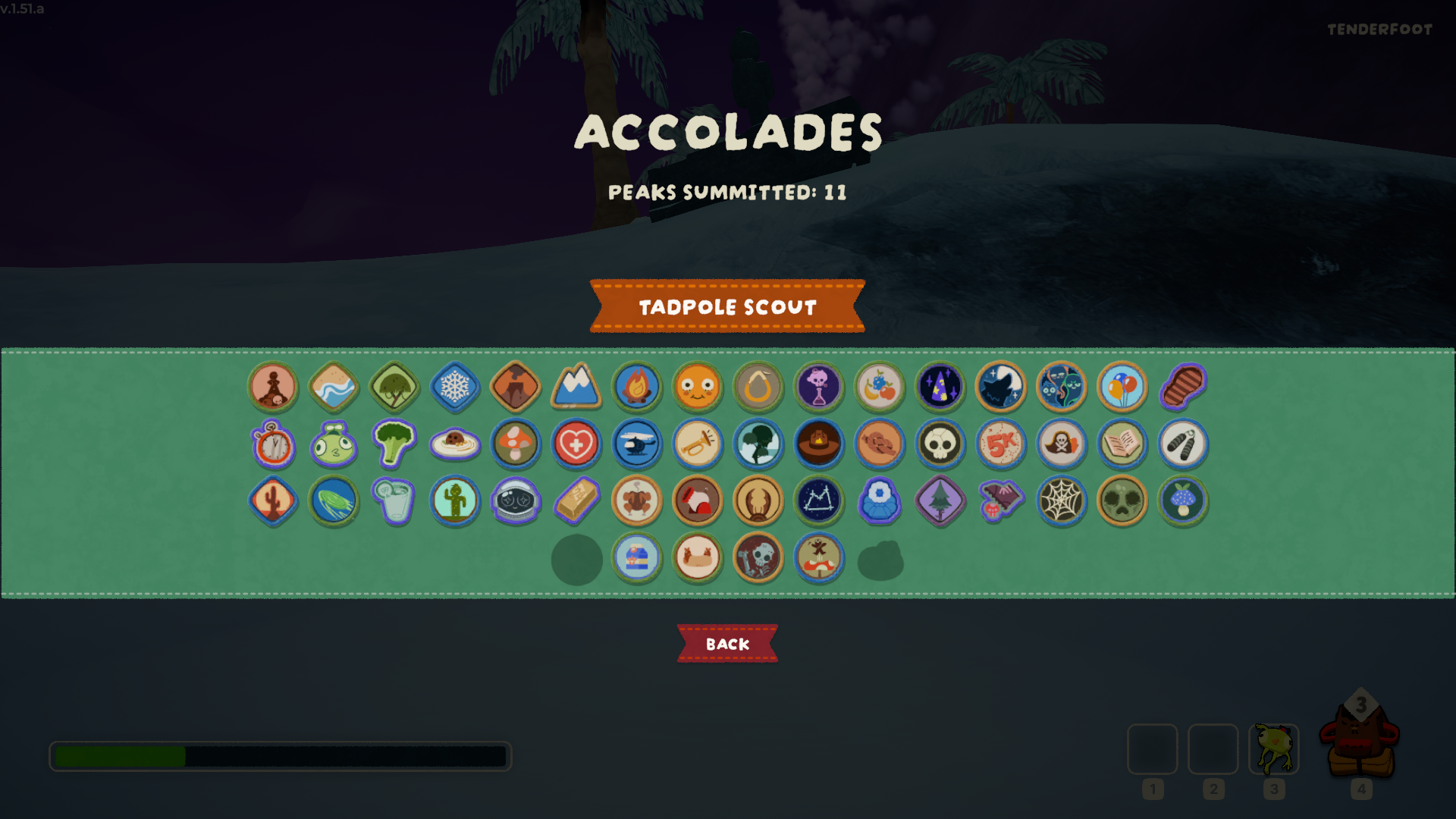
Task: Choose the snowy mountain peaks badge
Action: tap(576, 387)
